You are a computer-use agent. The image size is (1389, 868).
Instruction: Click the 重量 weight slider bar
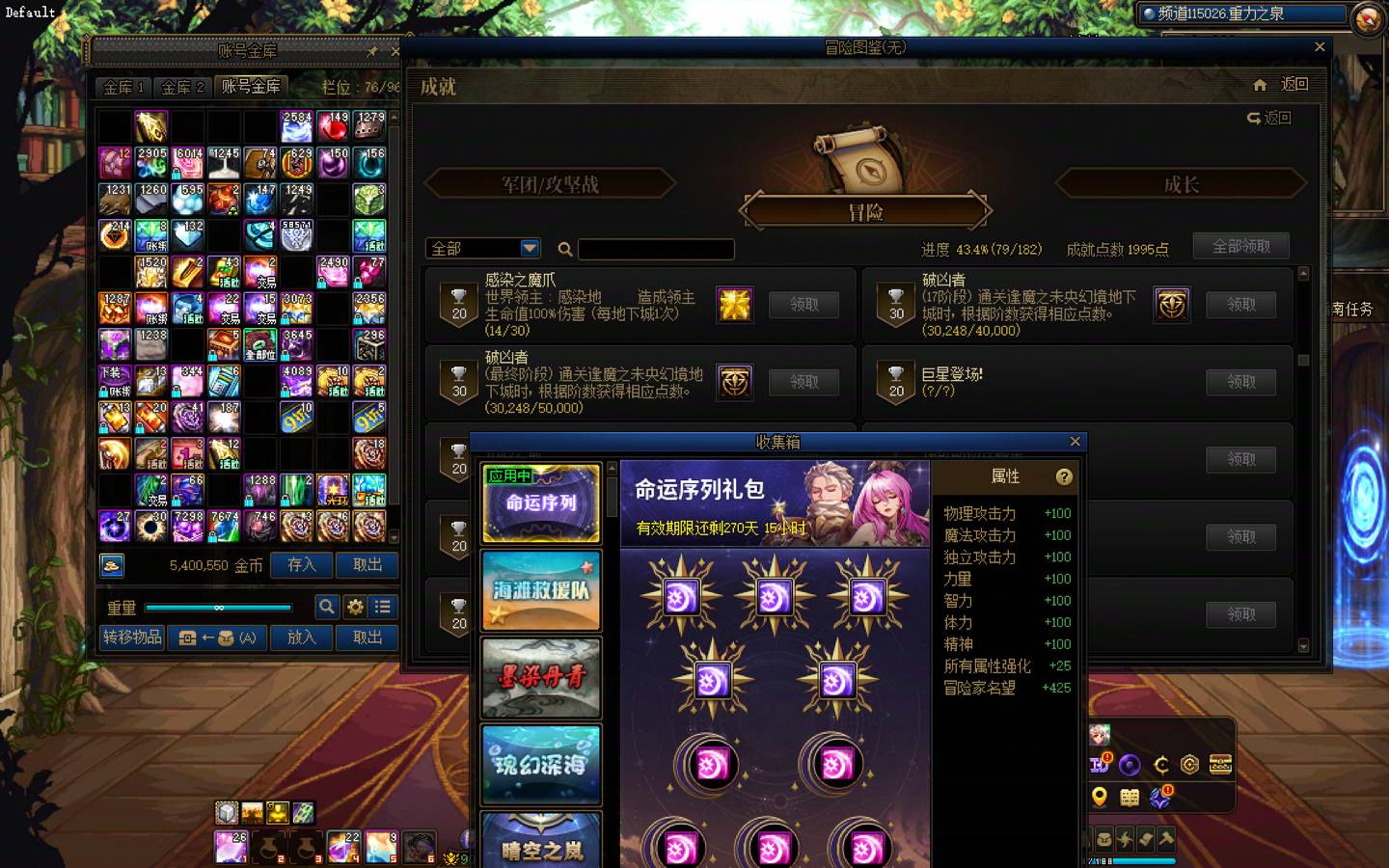(x=217, y=607)
